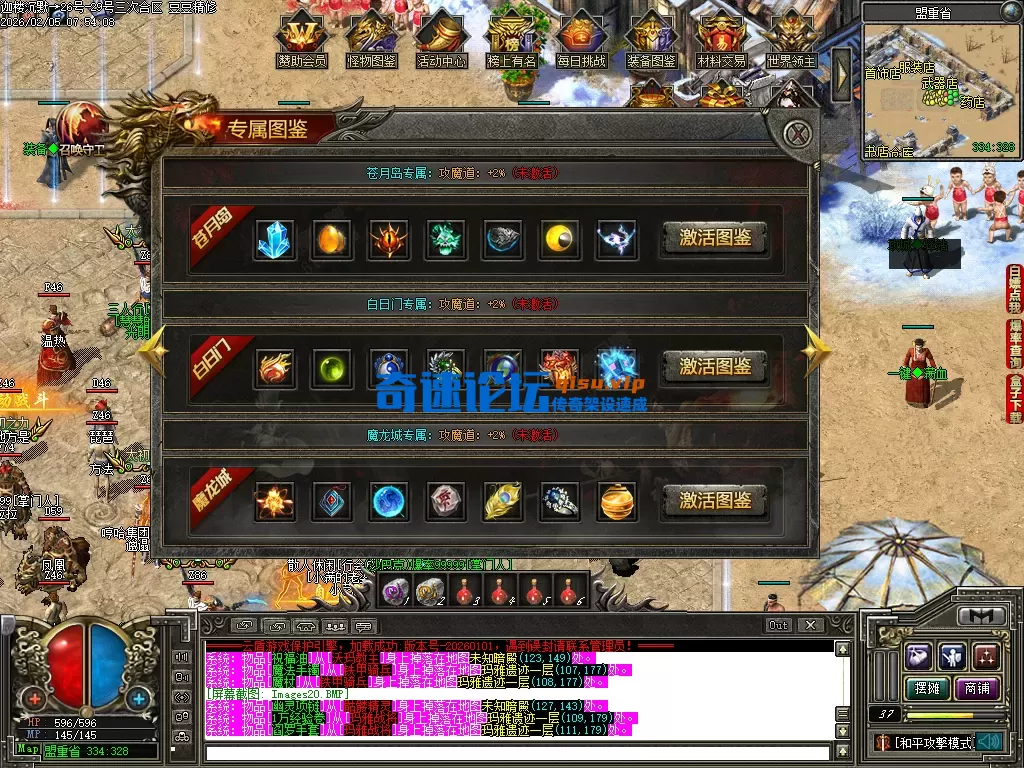
Task: Activate the 苍月岛 exclusive codex
Action: 715,238
